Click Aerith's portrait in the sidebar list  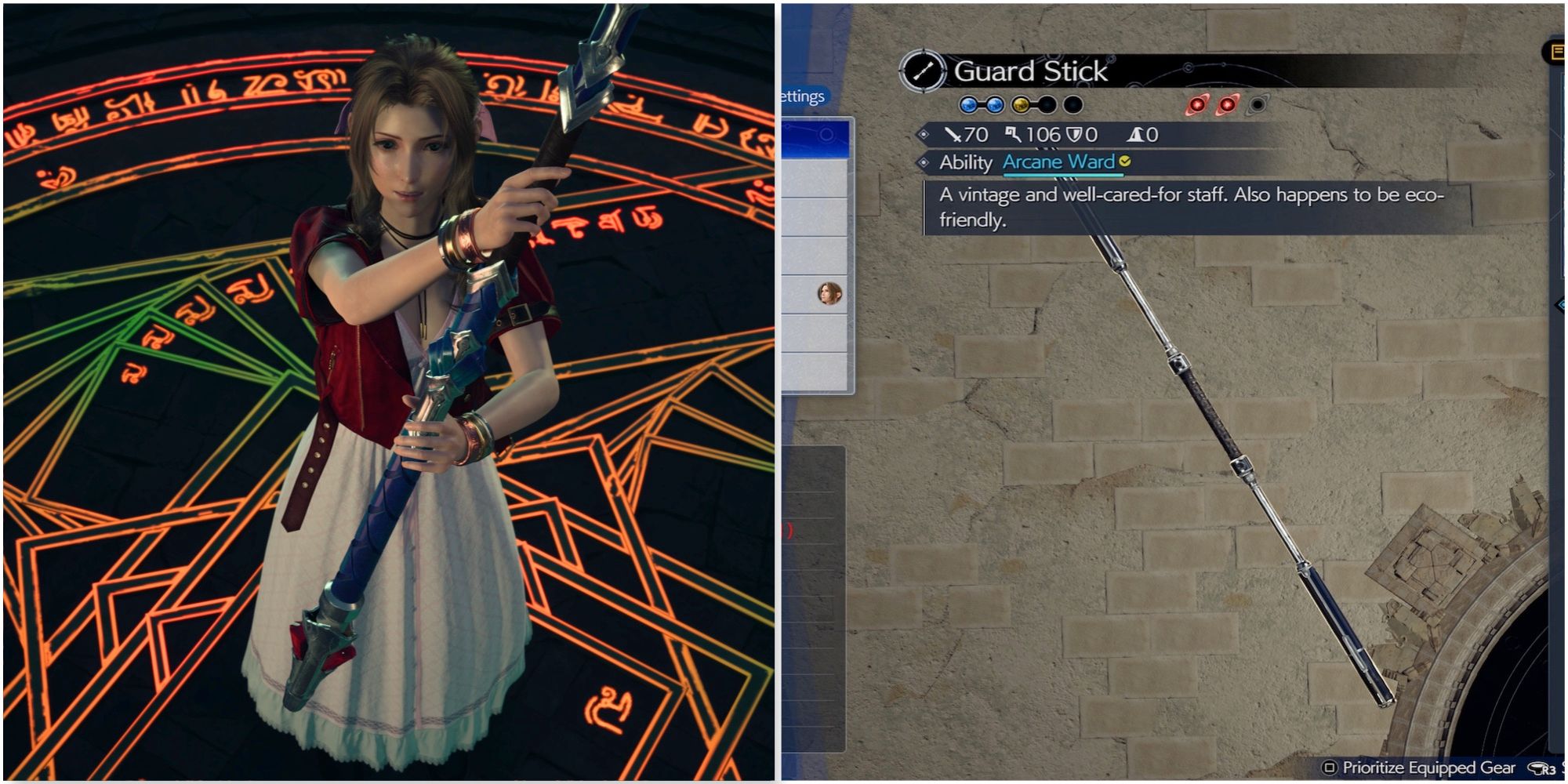(830, 295)
